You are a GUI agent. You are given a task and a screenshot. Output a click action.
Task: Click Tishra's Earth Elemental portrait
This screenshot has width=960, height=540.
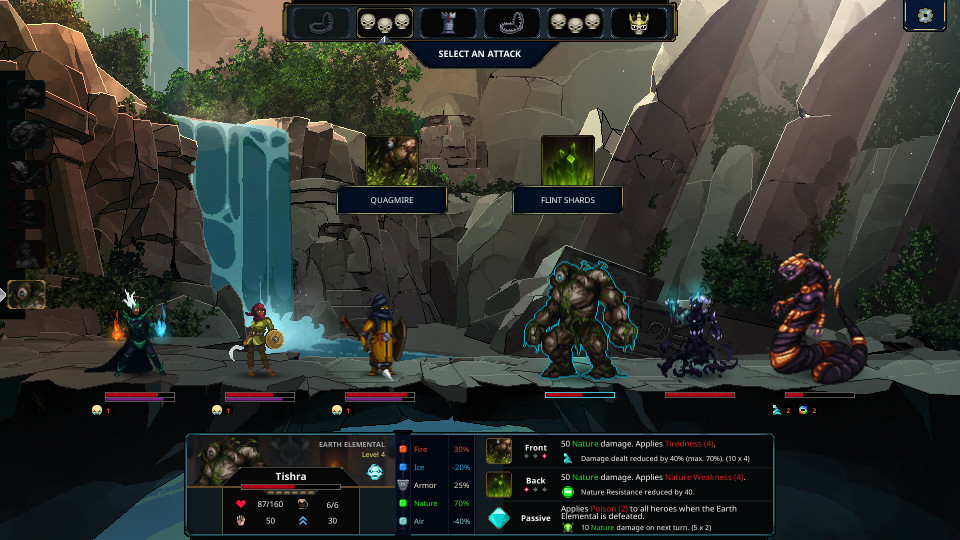(x=226, y=460)
